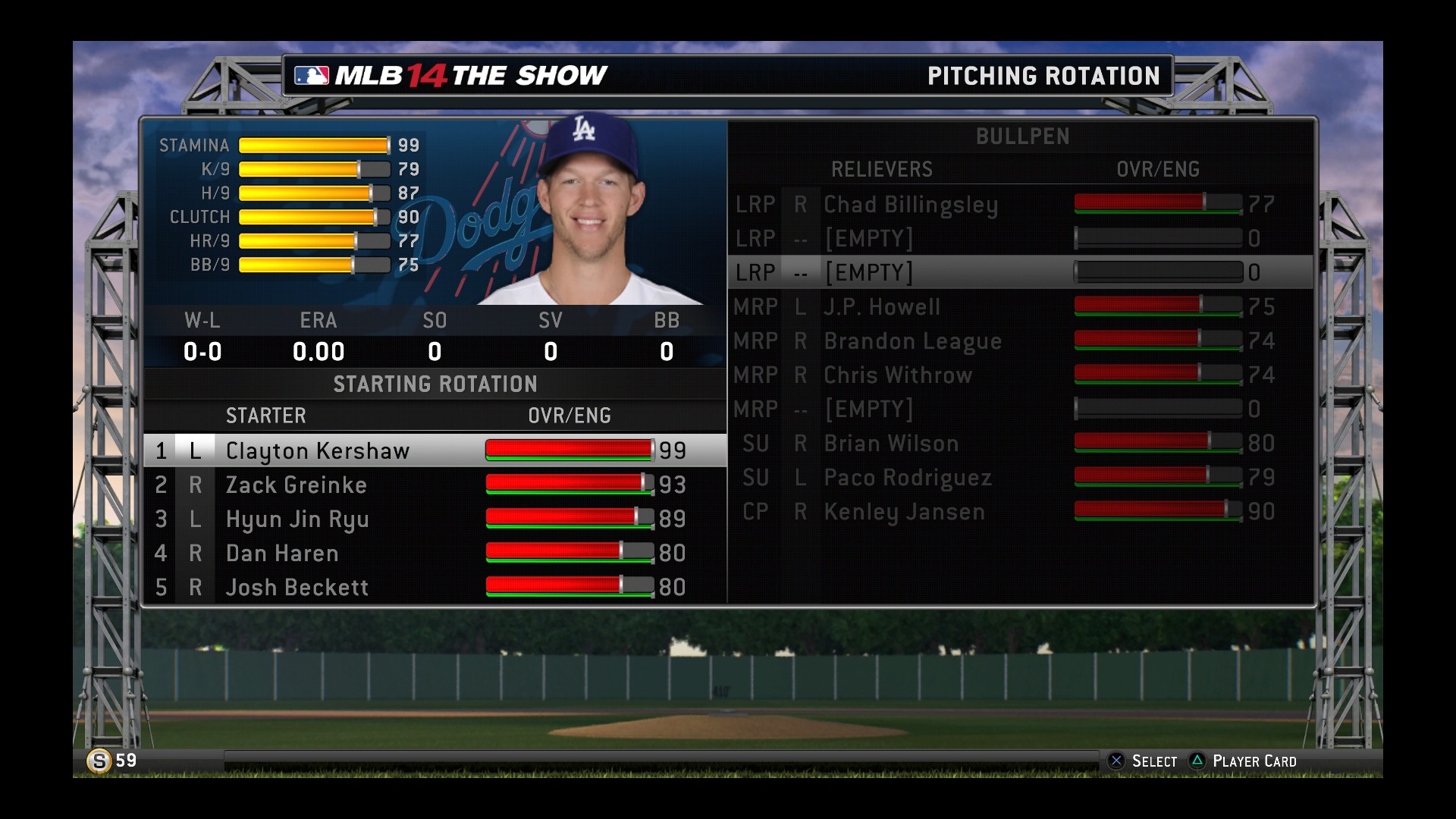Choose J.P. Howell in the bullpen
This screenshot has width=1456, height=819.
[x=882, y=306]
